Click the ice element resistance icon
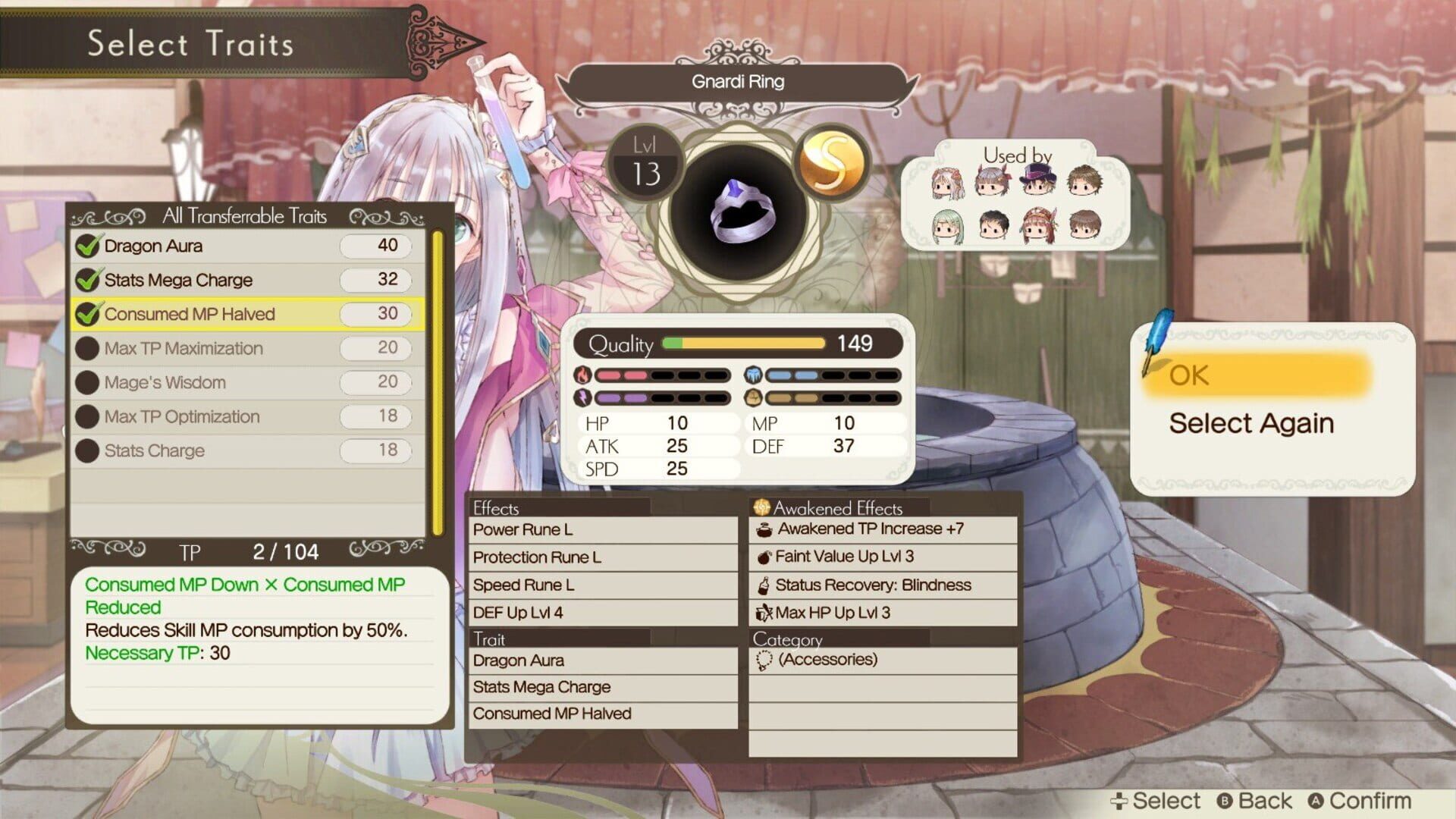The height and width of the screenshot is (819, 1456). pos(753,374)
